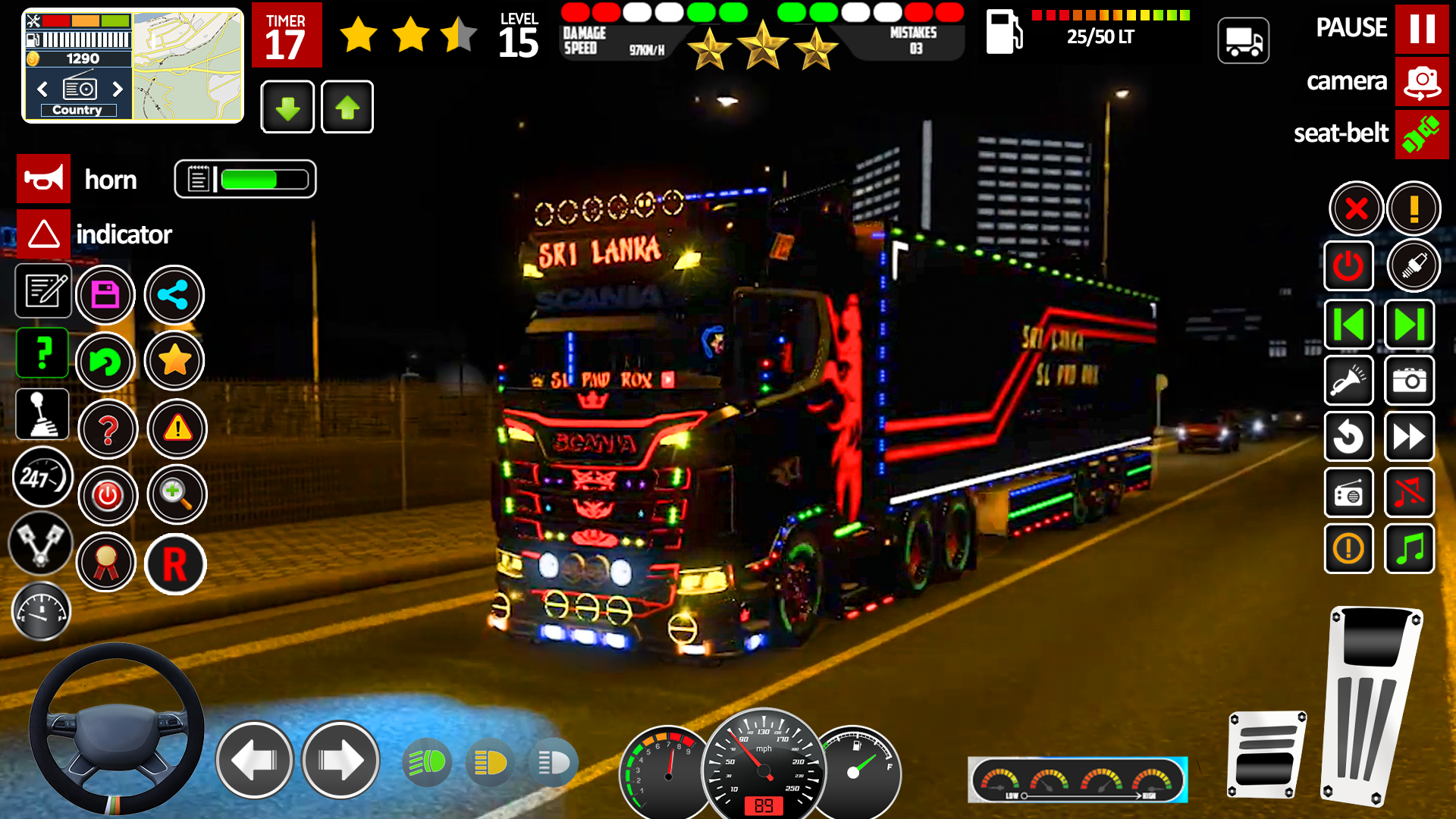The width and height of the screenshot is (1456, 819).
Task: Tap the red R restart icon
Action: point(175,564)
